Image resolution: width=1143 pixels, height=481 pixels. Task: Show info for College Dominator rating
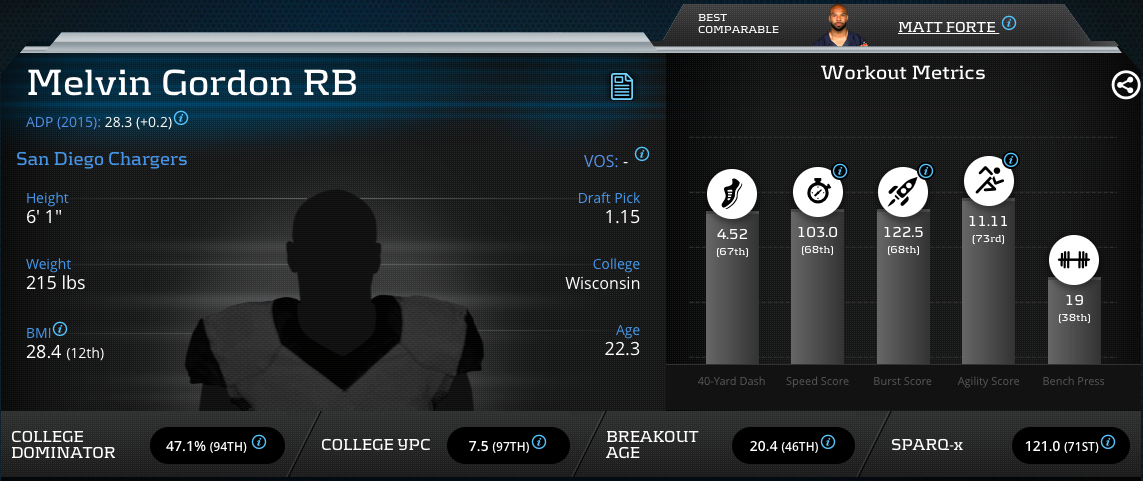pos(259,441)
